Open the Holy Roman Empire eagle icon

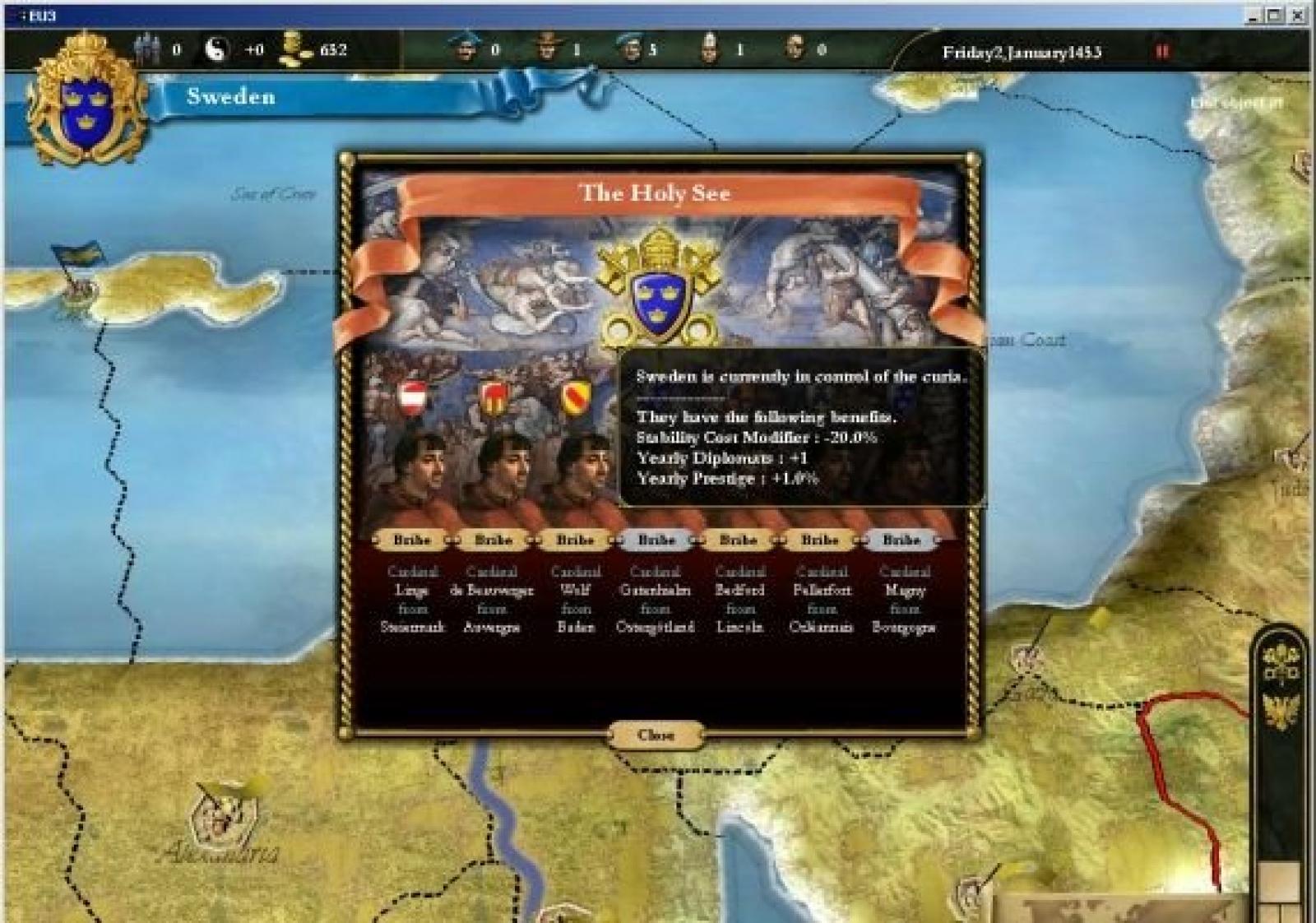coord(1280,711)
